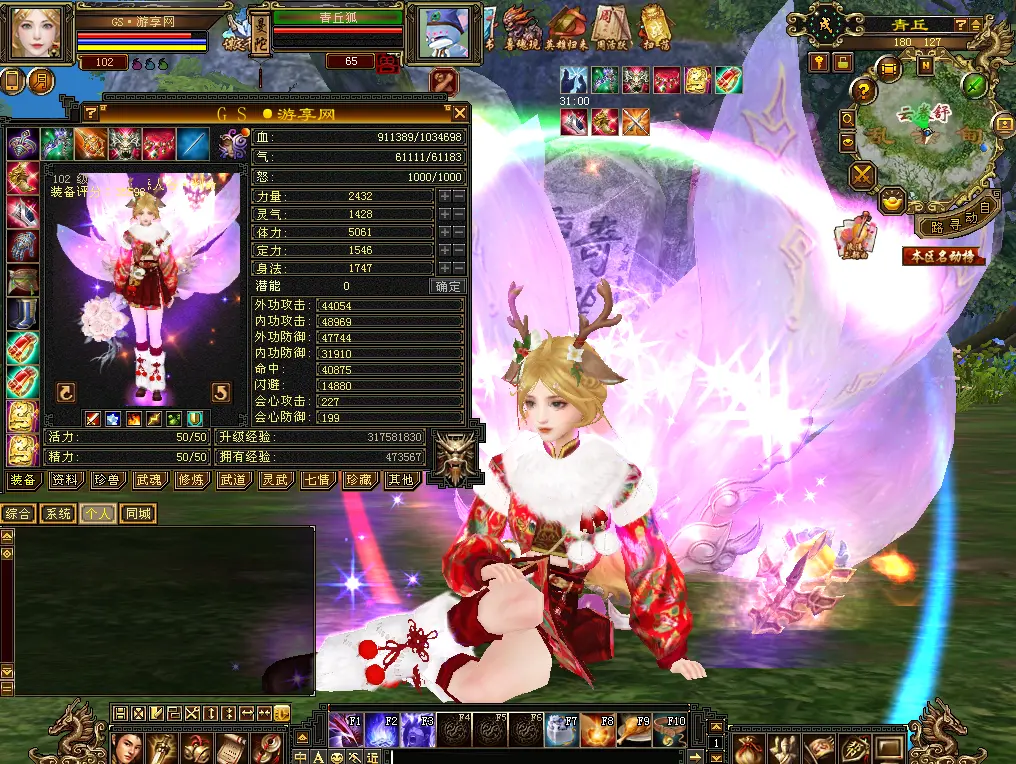Show the 资料 profile tab
This screenshot has height=764, width=1016.
tap(65, 480)
